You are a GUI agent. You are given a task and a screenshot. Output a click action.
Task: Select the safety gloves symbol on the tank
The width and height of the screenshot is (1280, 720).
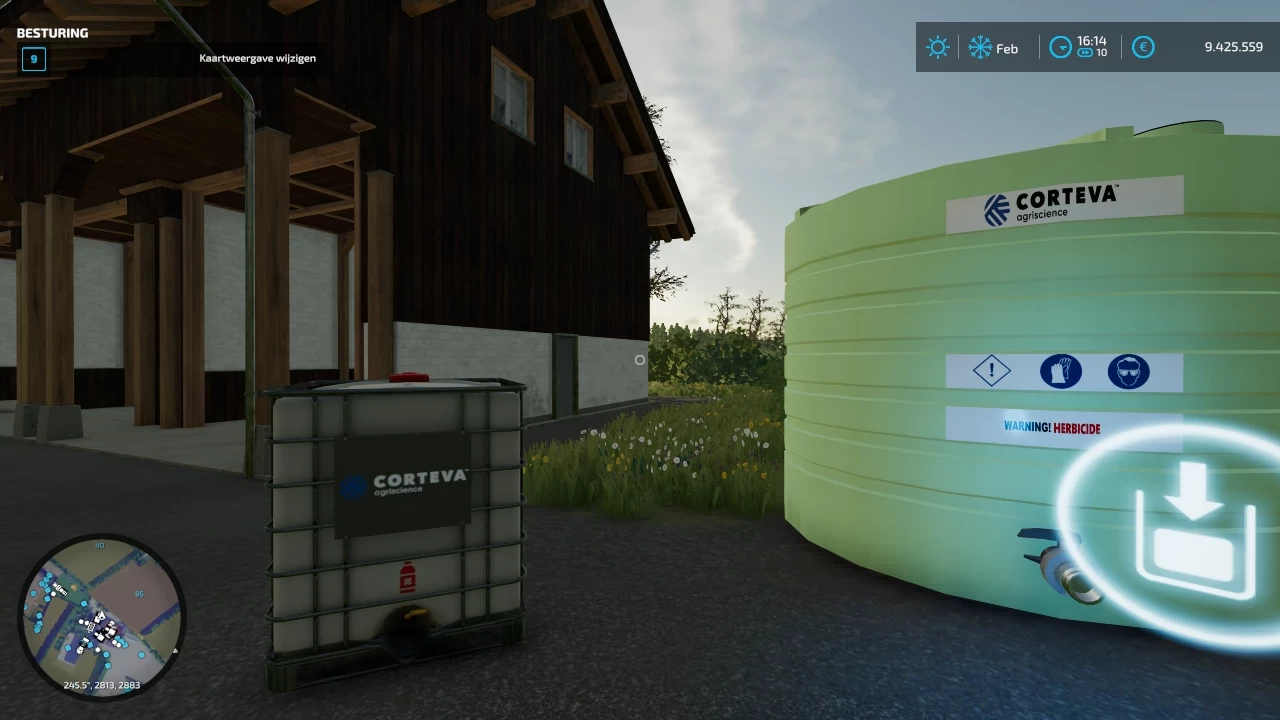(1062, 371)
